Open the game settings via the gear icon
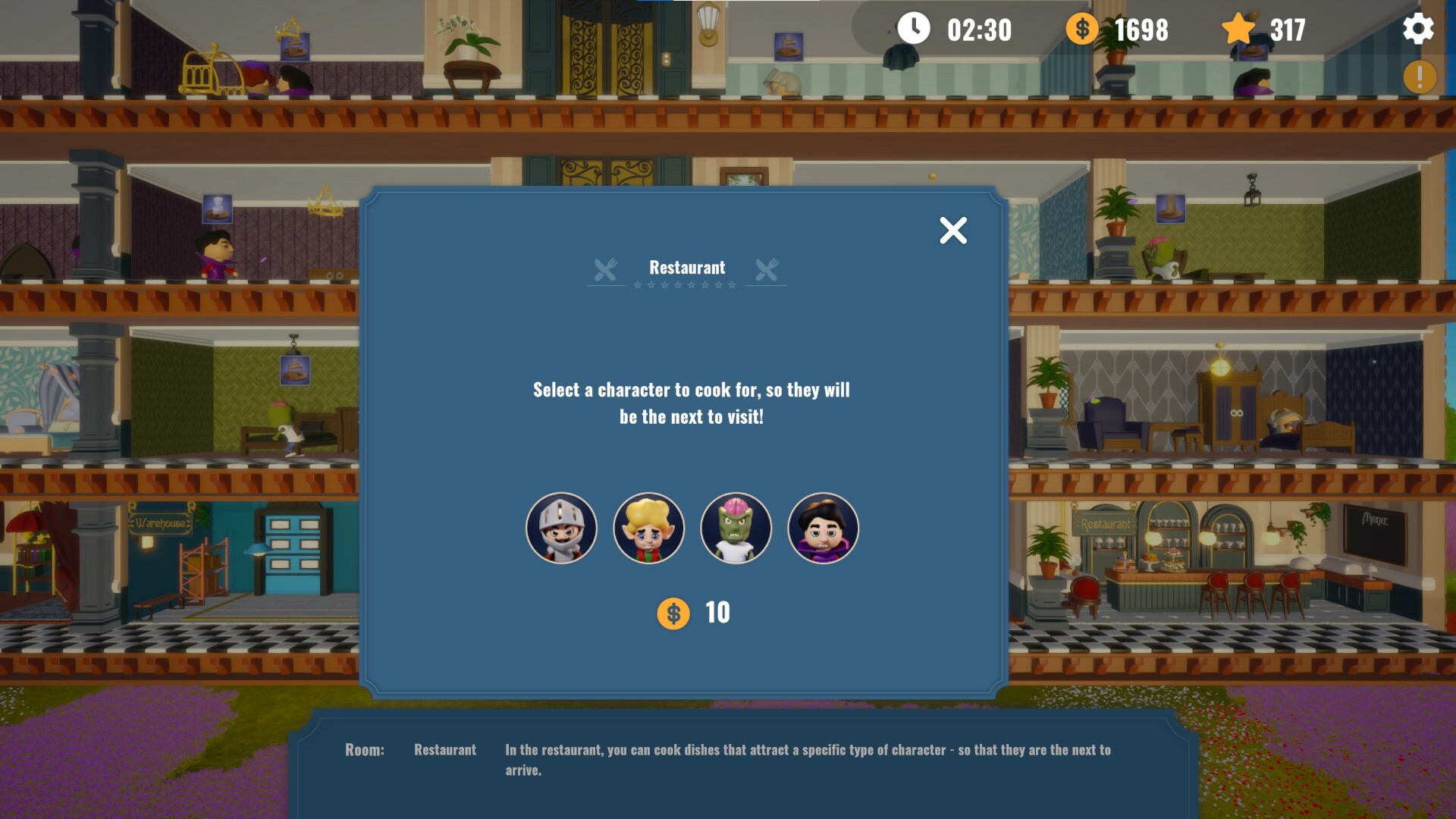Screen dimensions: 1456x819 [x=1419, y=30]
